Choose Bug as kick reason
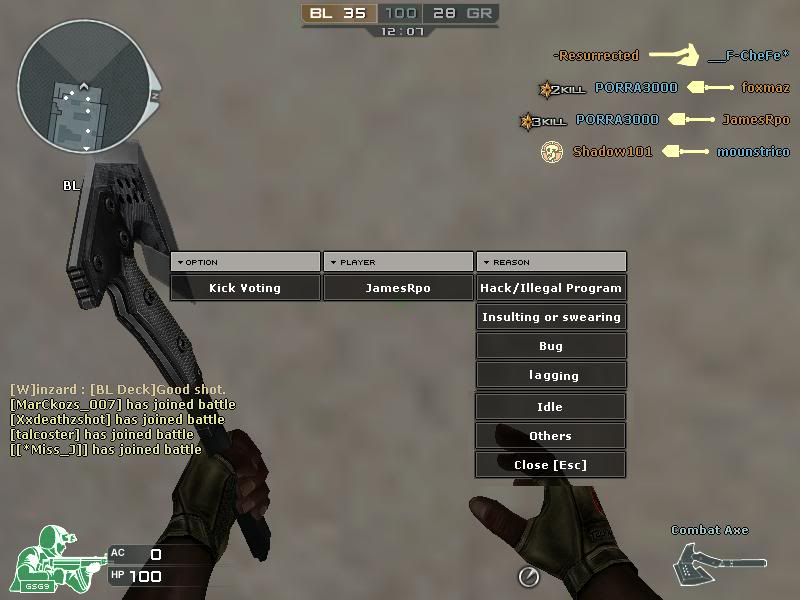801x600 pixels. (x=551, y=346)
